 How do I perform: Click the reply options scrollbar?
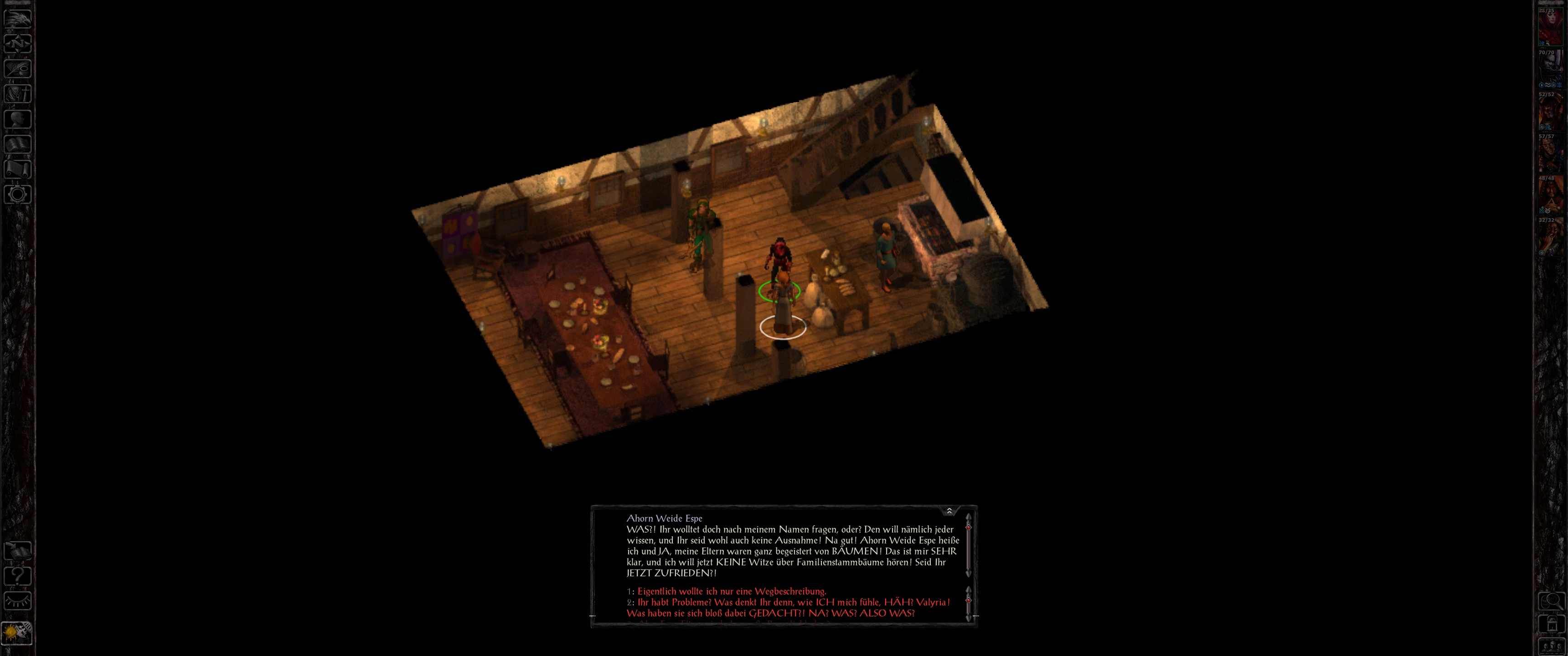click(968, 603)
